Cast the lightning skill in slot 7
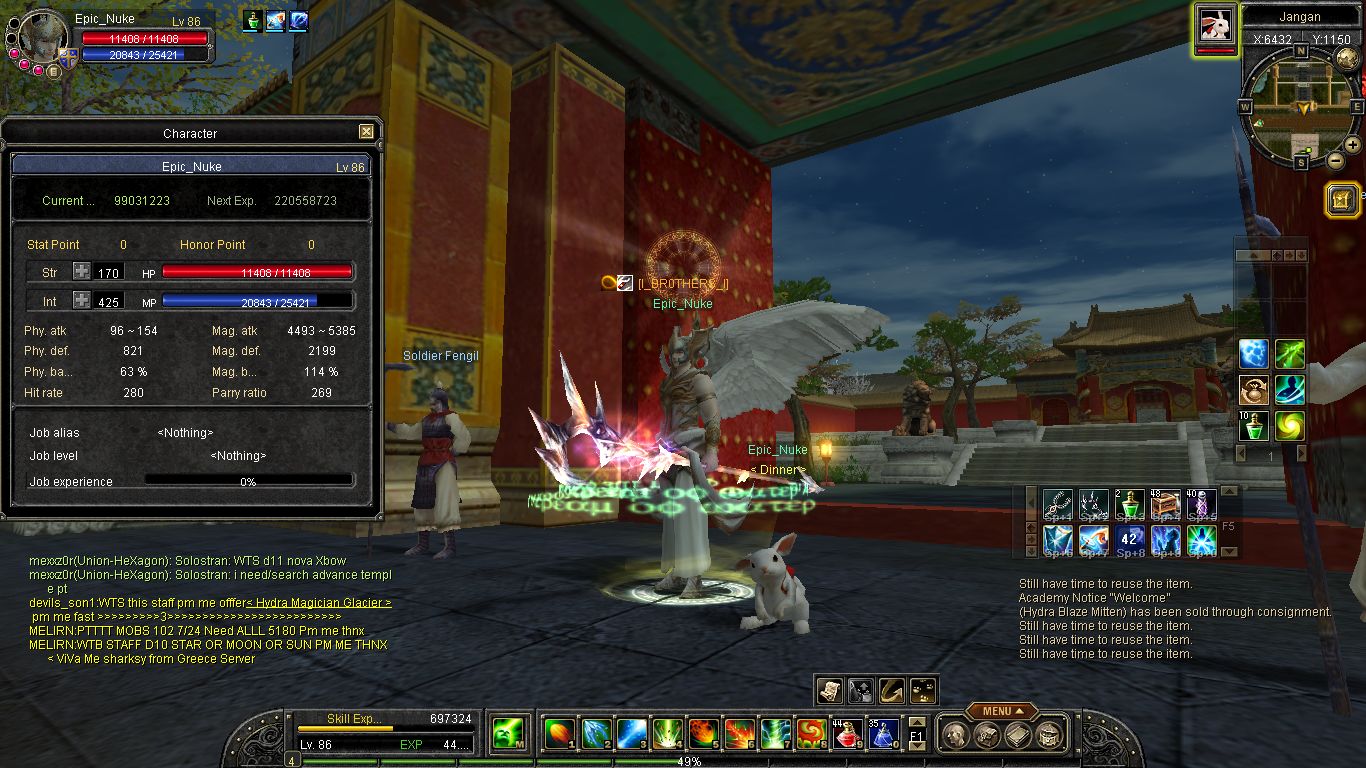Image resolution: width=1366 pixels, height=768 pixels. tap(775, 735)
